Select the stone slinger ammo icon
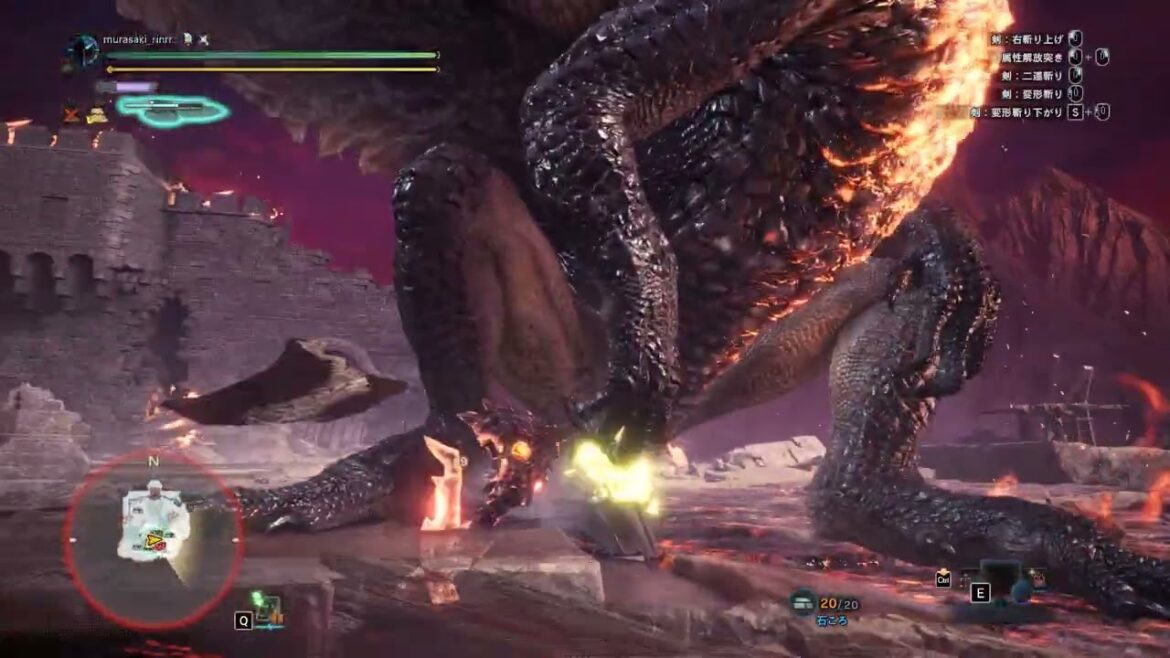1170x658 pixels. [802, 601]
